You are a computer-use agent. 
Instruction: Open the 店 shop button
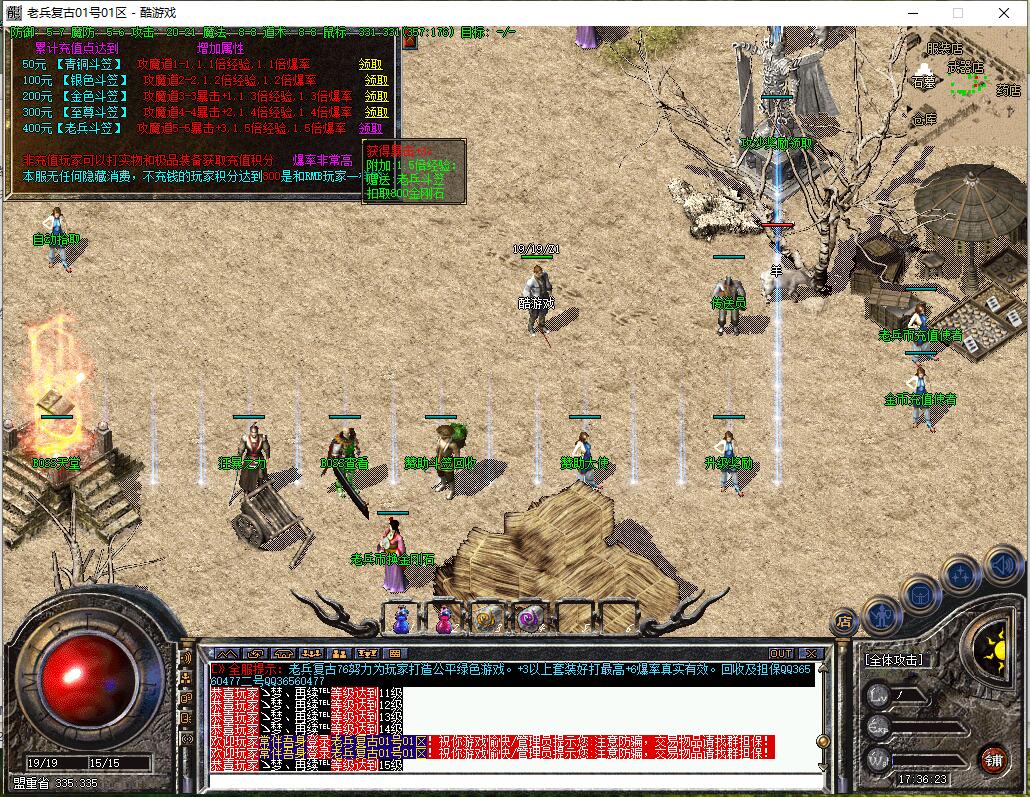[x=844, y=622]
